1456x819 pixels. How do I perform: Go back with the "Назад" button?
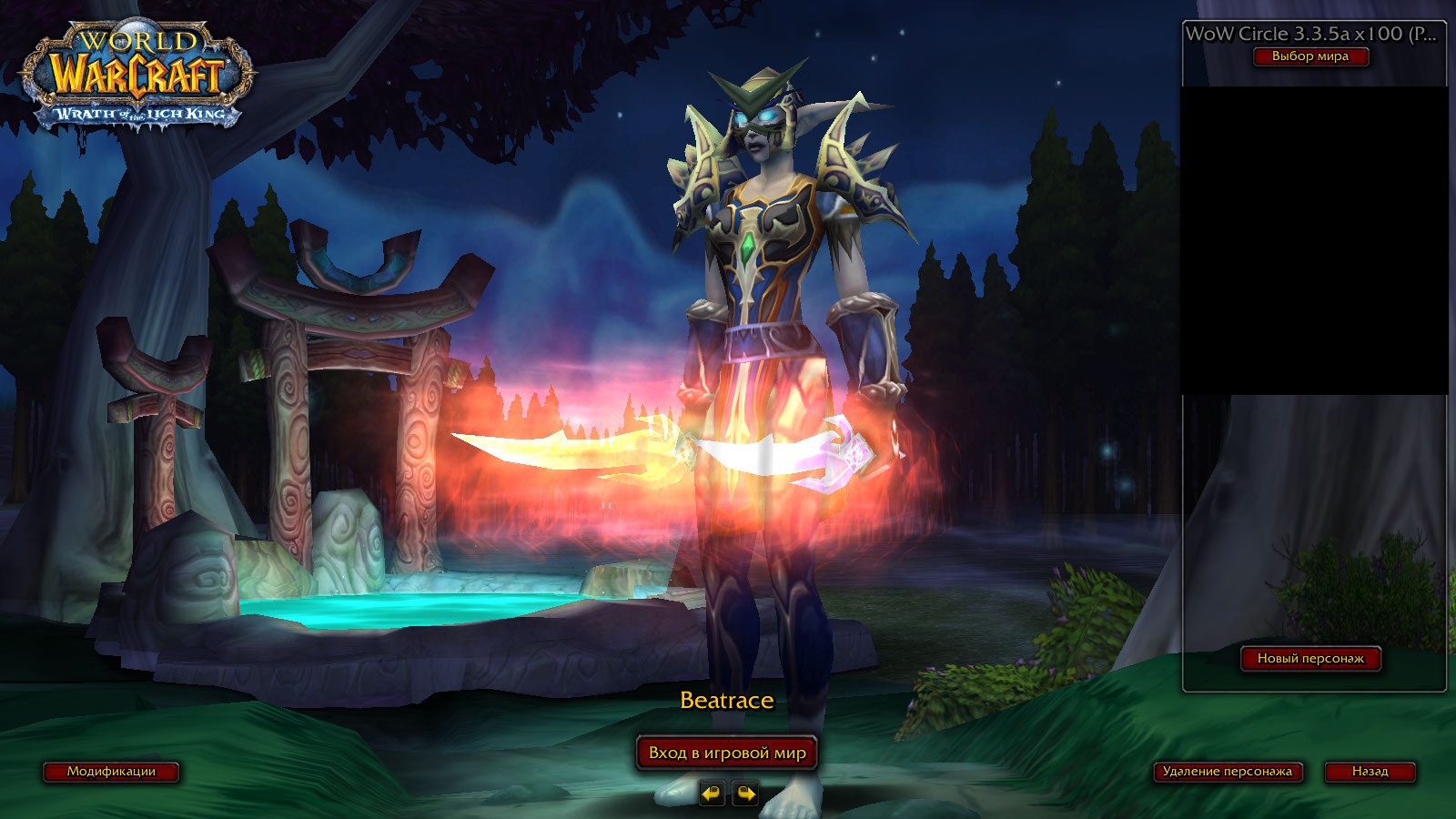click(1370, 772)
